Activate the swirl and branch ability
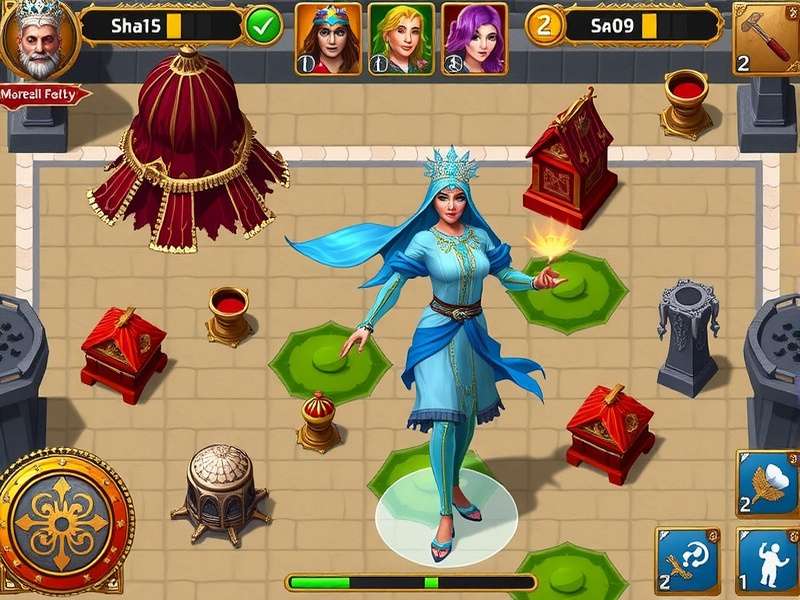The image size is (800, 600). (688, 562)
